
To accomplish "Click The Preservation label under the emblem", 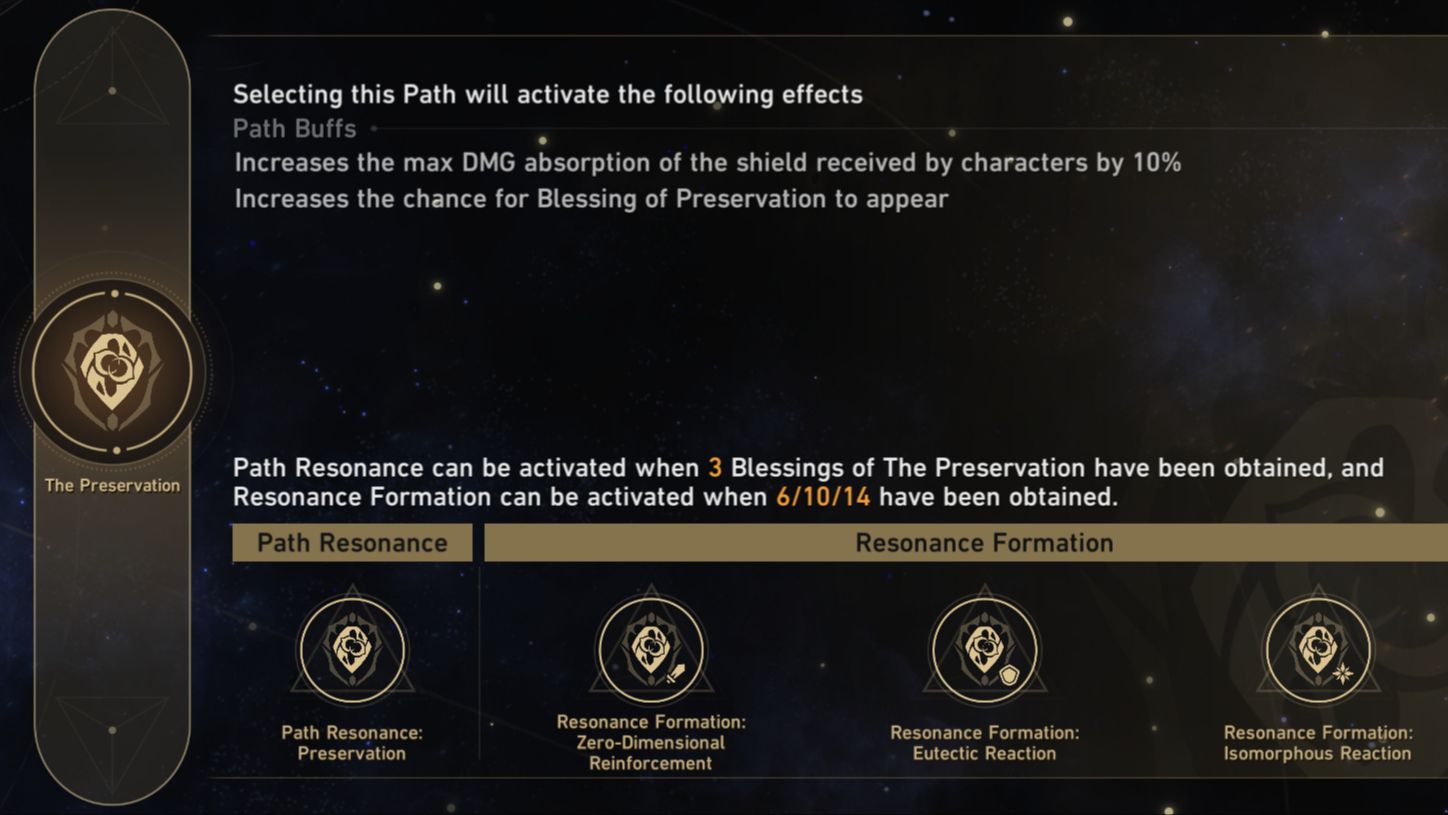I will tap(112, 485).
